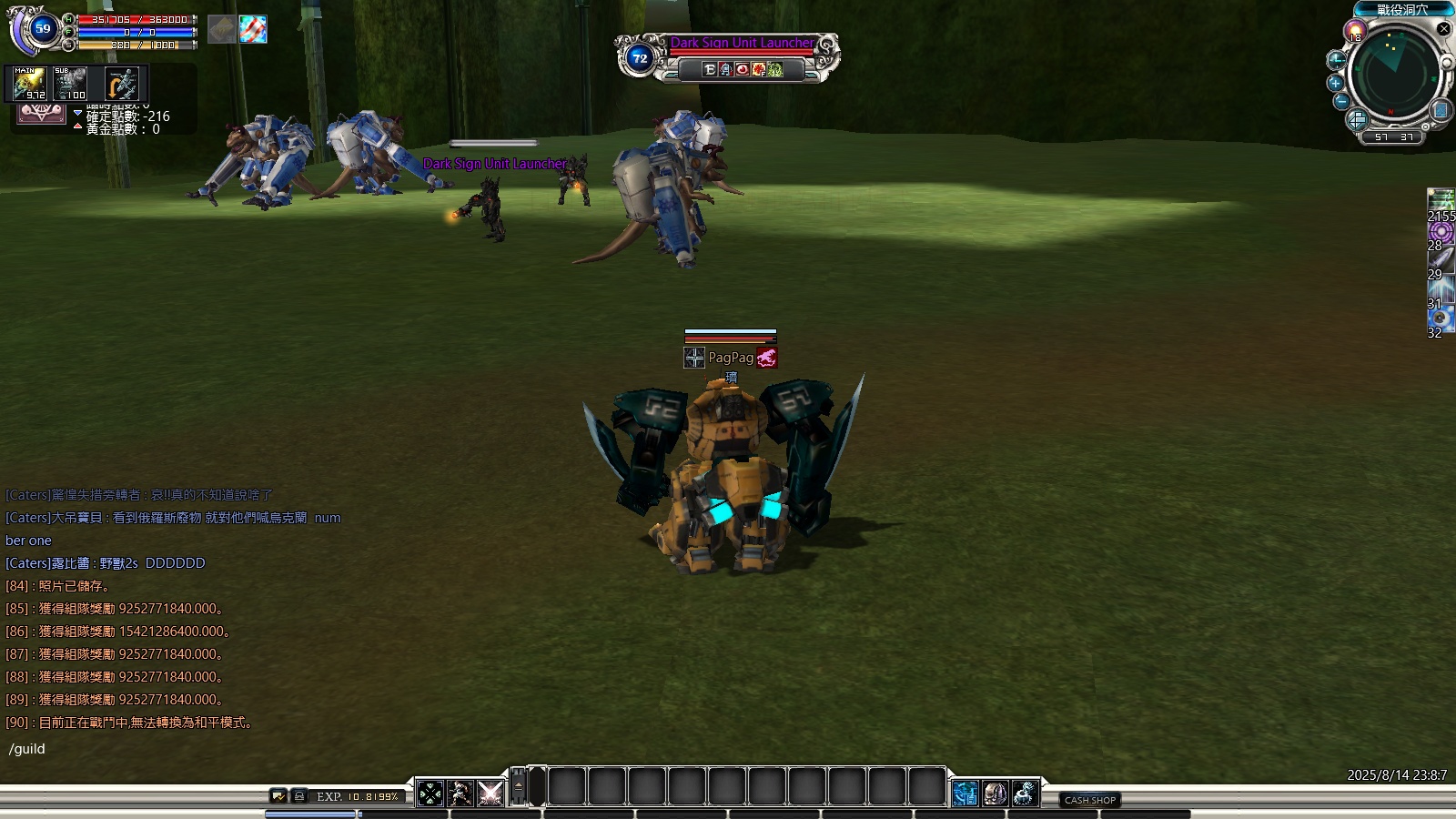Click the glowing orb icon numbered 18
This screenshot has height=819, width=1456.
tap(1356, 32)
